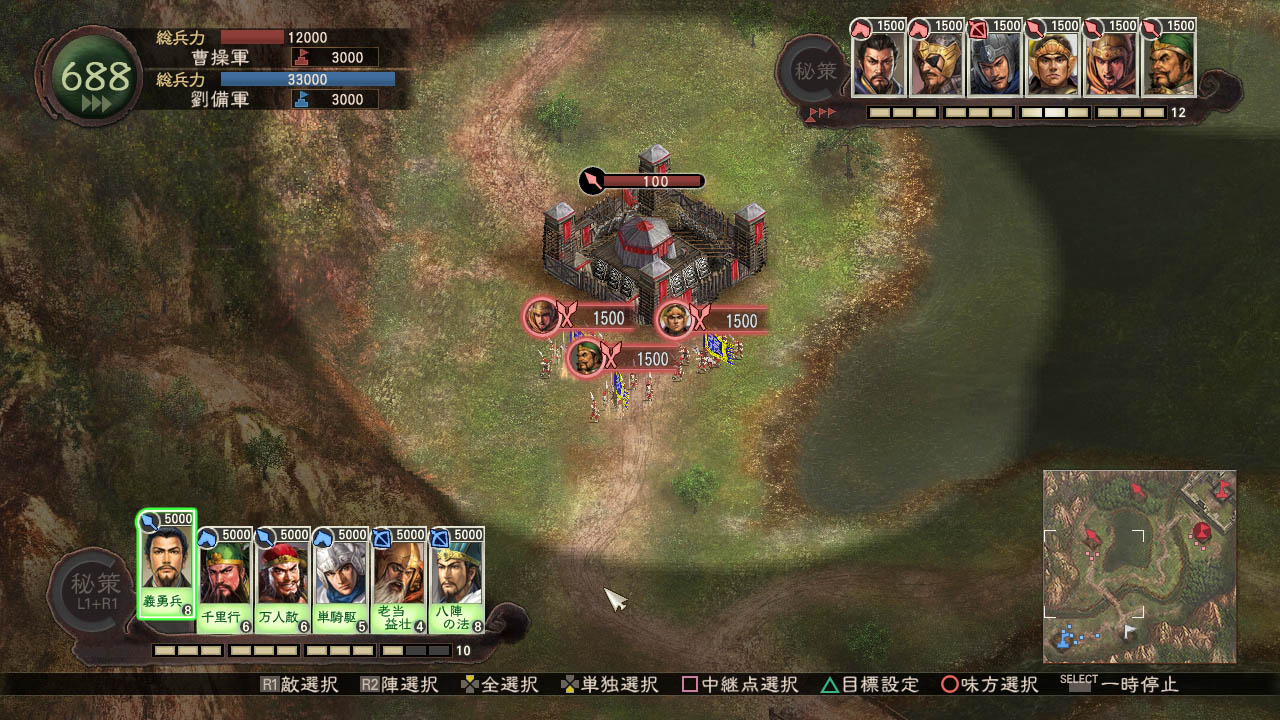
Task: Click the minimap in the corner
Action: pos(1139,566)
